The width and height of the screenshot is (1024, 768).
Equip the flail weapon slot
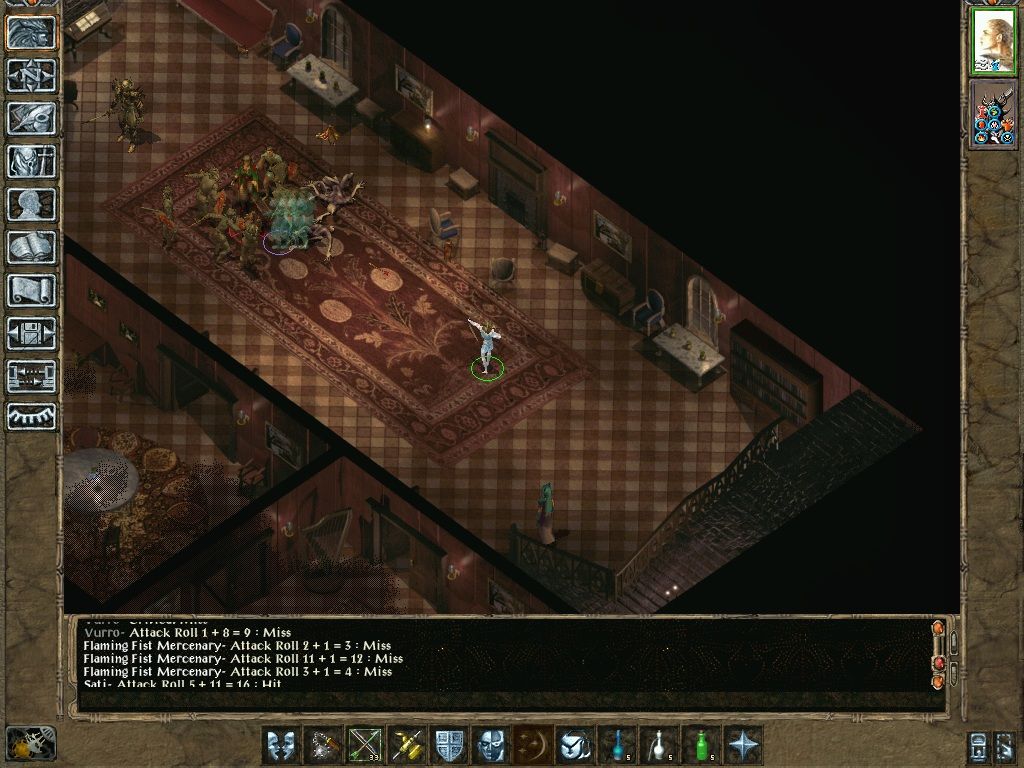(x=323, y=745)
